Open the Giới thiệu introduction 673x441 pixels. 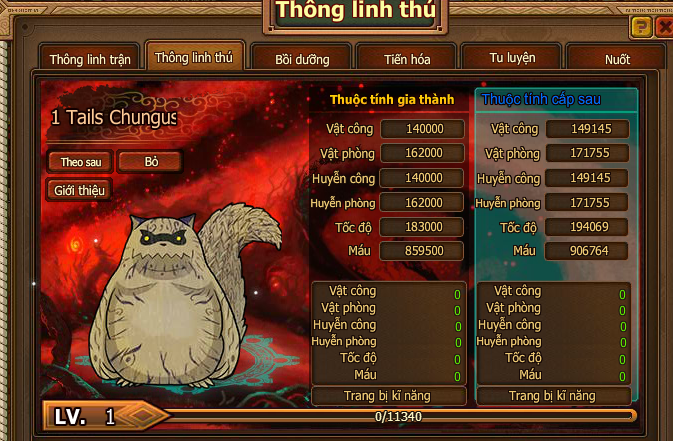pos(79,189)
